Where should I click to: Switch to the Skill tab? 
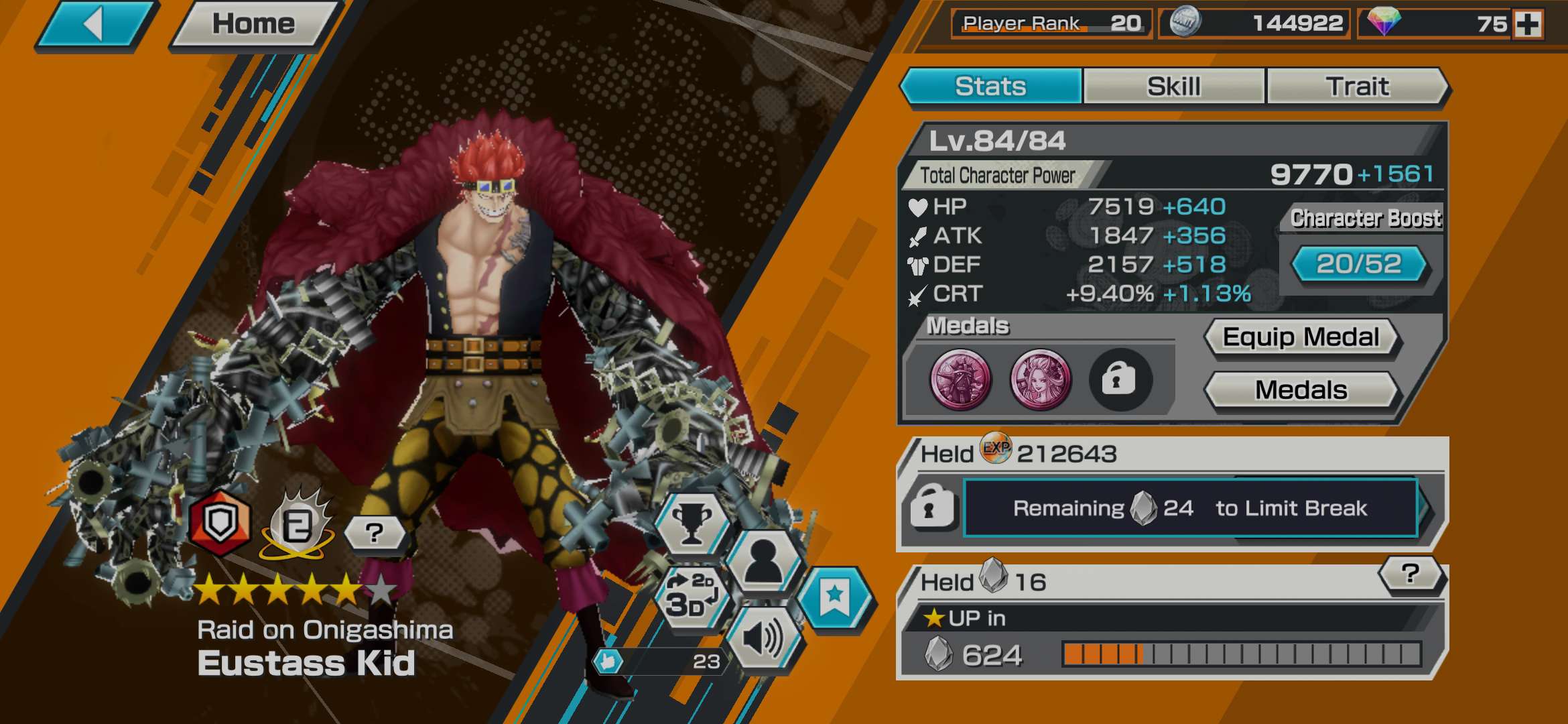tap(1173, 86)
